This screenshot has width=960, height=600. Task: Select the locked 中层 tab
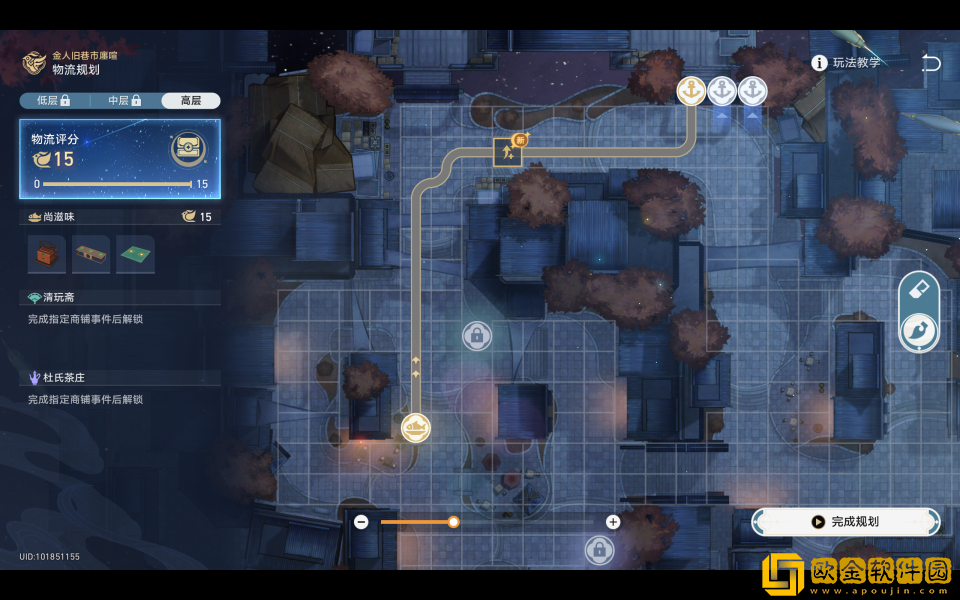click(124, 101)
